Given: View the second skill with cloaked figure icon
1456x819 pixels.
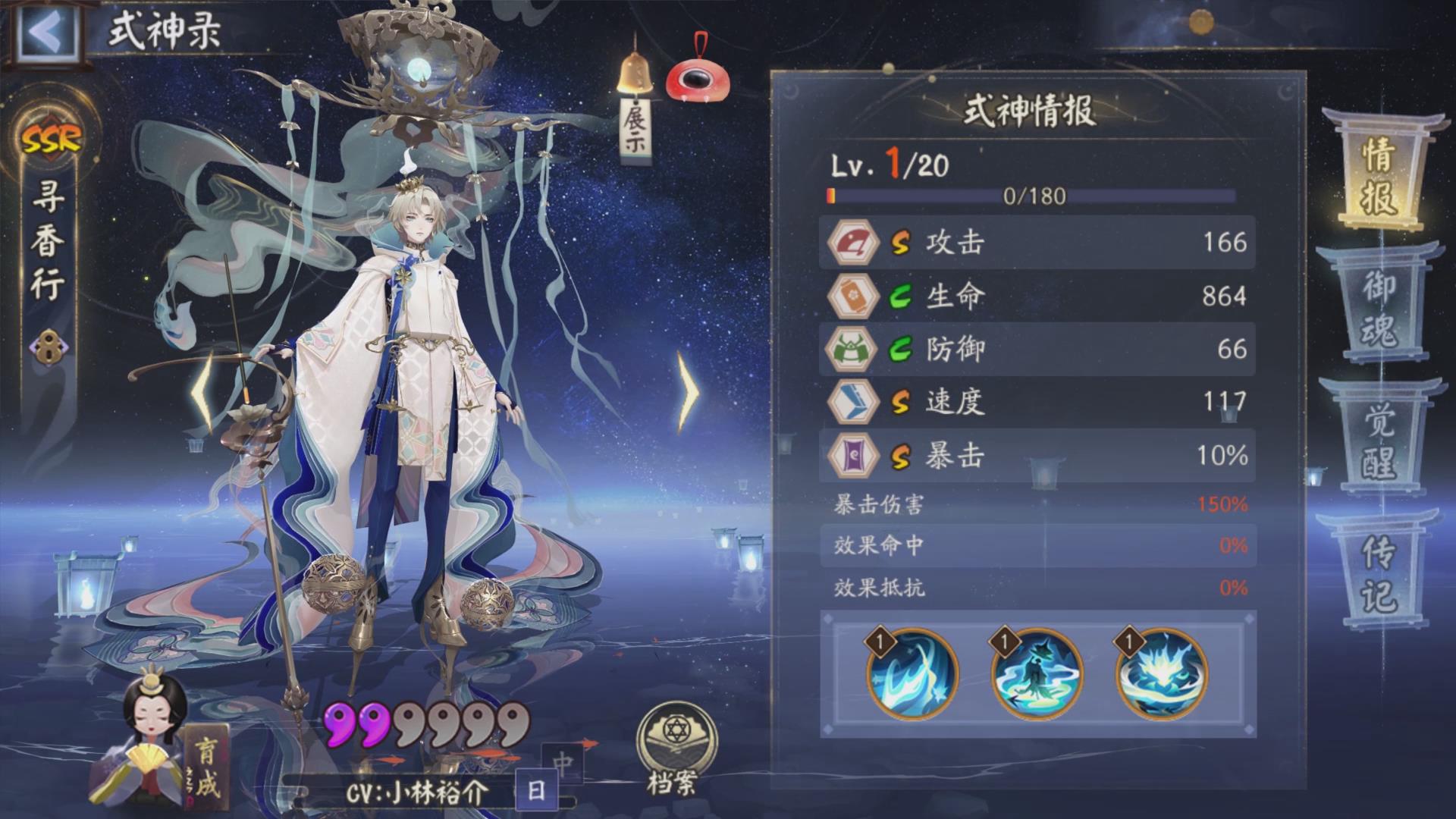Looking at the screenshot, I should [1037, 675].
